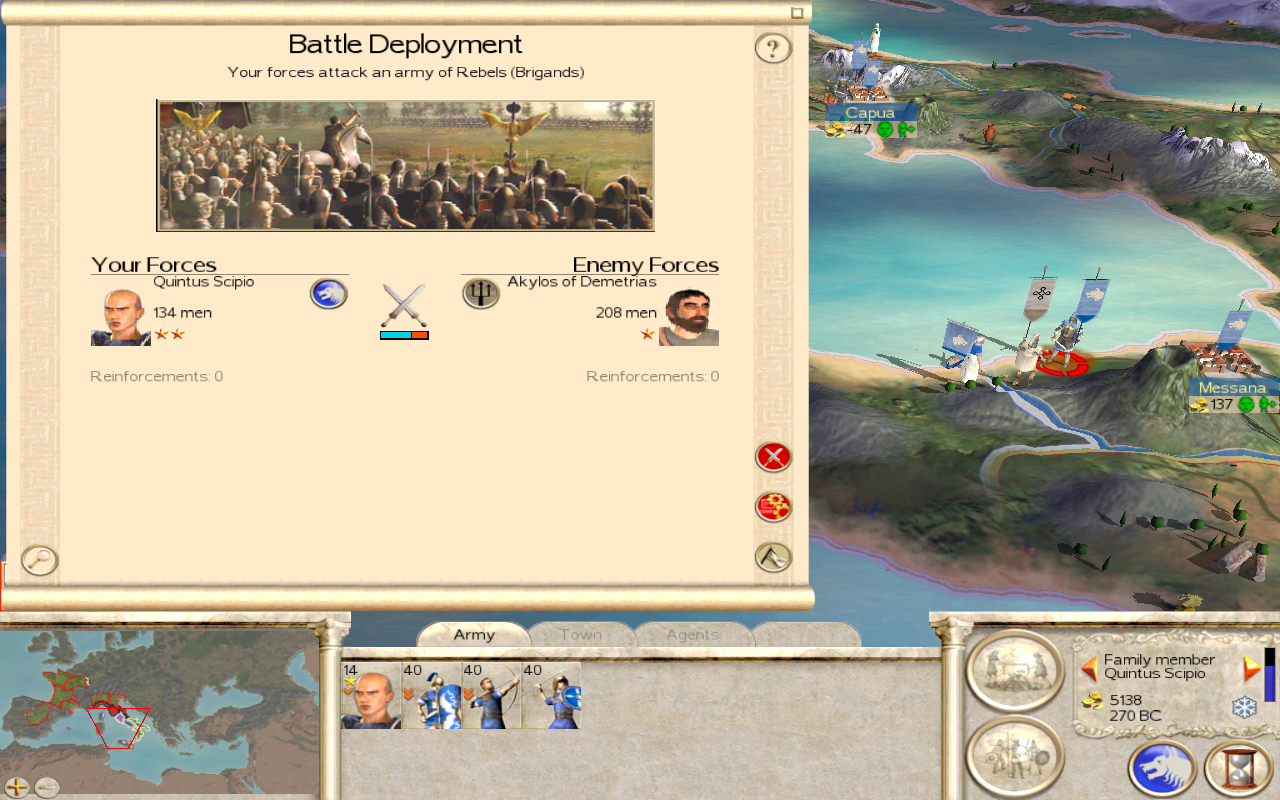The width and height of the screenshot is (1280, 800).
Task: End the turn with the hourglass button
Action: [x=1238, y=769]
